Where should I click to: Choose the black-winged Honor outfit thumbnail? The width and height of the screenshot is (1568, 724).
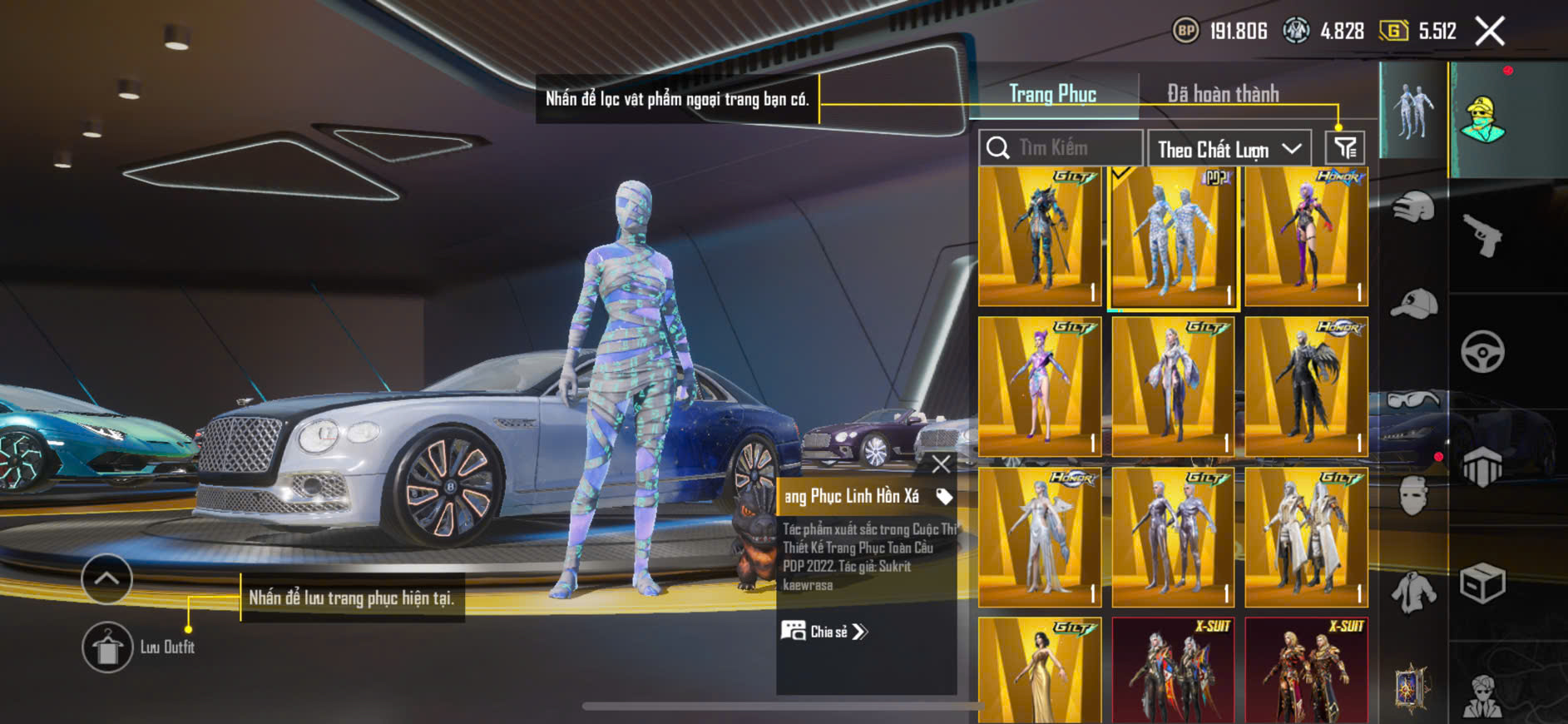pos(1306,386)
